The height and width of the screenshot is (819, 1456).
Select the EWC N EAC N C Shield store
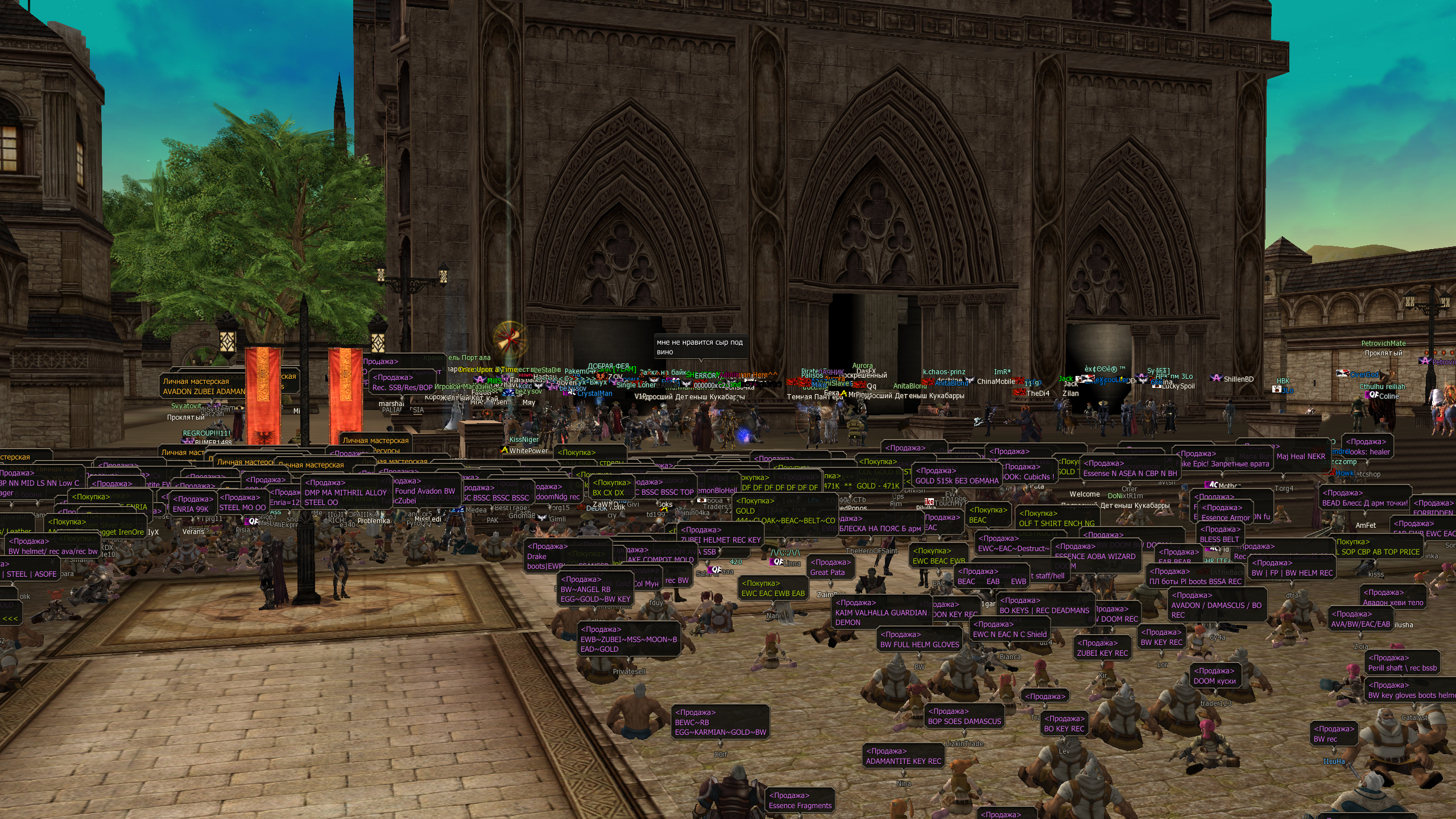(x=1010, y=630)
